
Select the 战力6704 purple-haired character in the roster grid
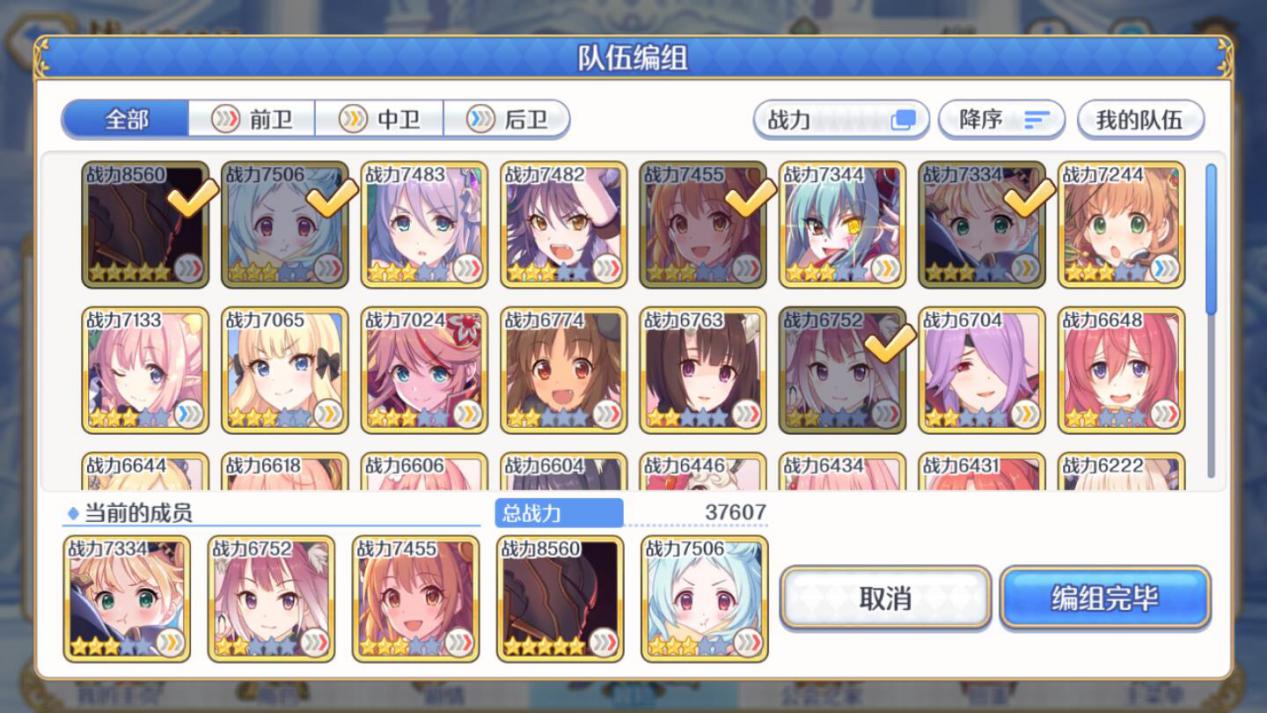[x=981, y=370]
